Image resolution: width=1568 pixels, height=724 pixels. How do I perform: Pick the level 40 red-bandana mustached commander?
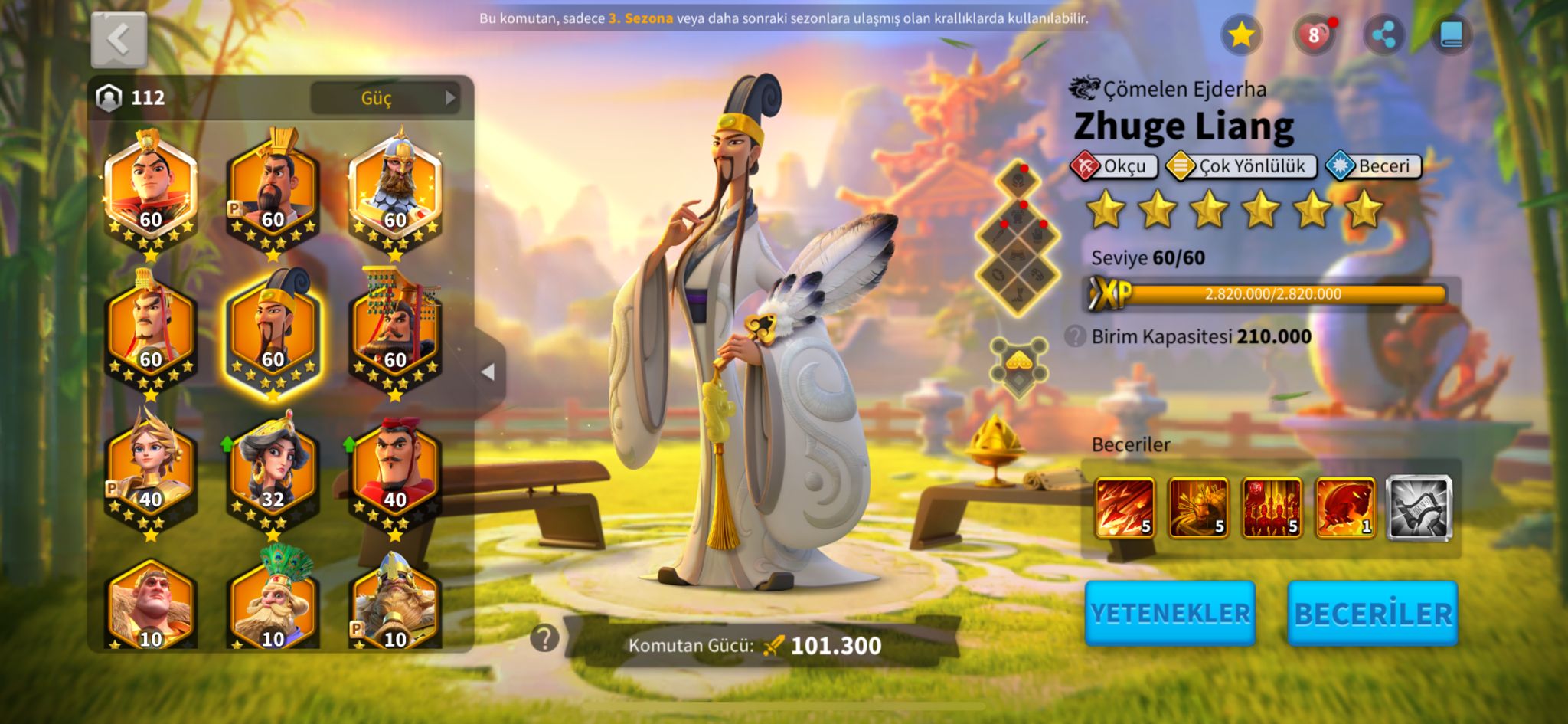395,467
